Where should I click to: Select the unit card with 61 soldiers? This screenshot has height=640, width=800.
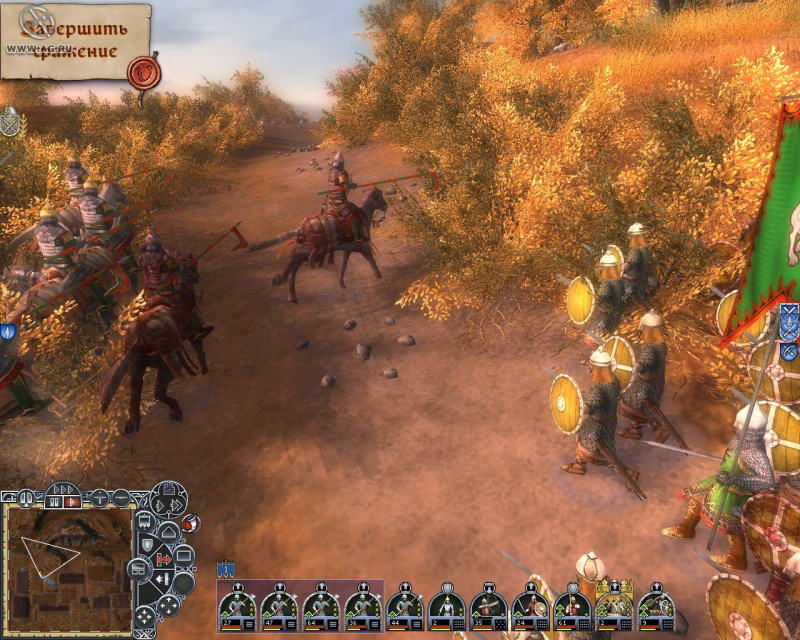pyautogui.click(x=572, y=606)
